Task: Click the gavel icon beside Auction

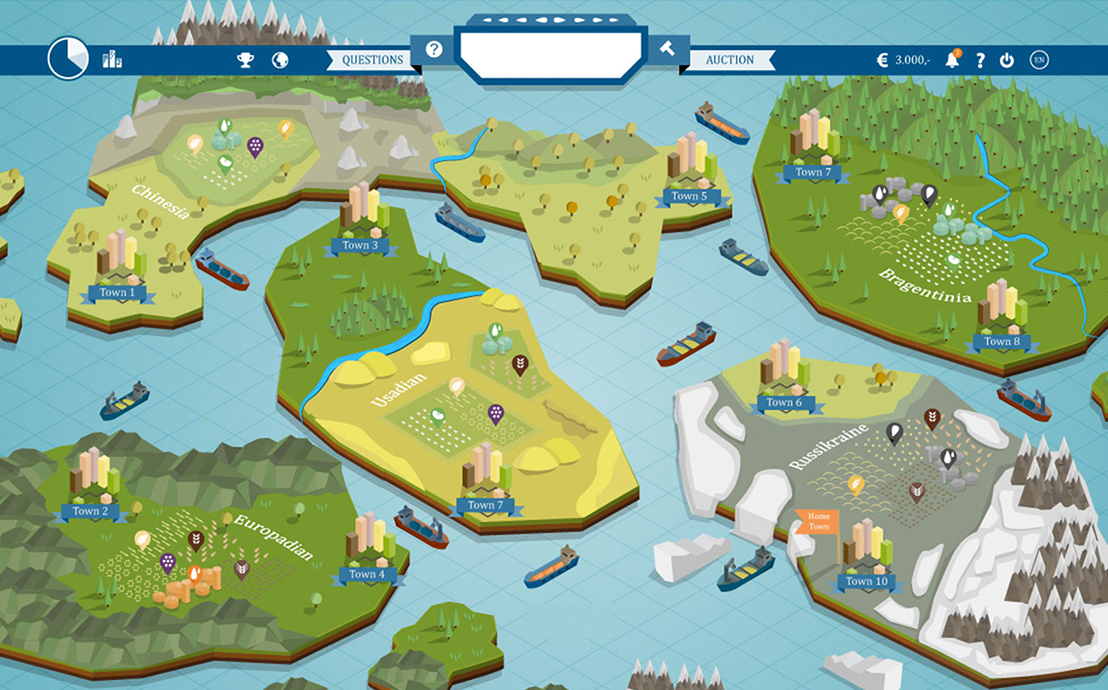Action: coord(669,49)
